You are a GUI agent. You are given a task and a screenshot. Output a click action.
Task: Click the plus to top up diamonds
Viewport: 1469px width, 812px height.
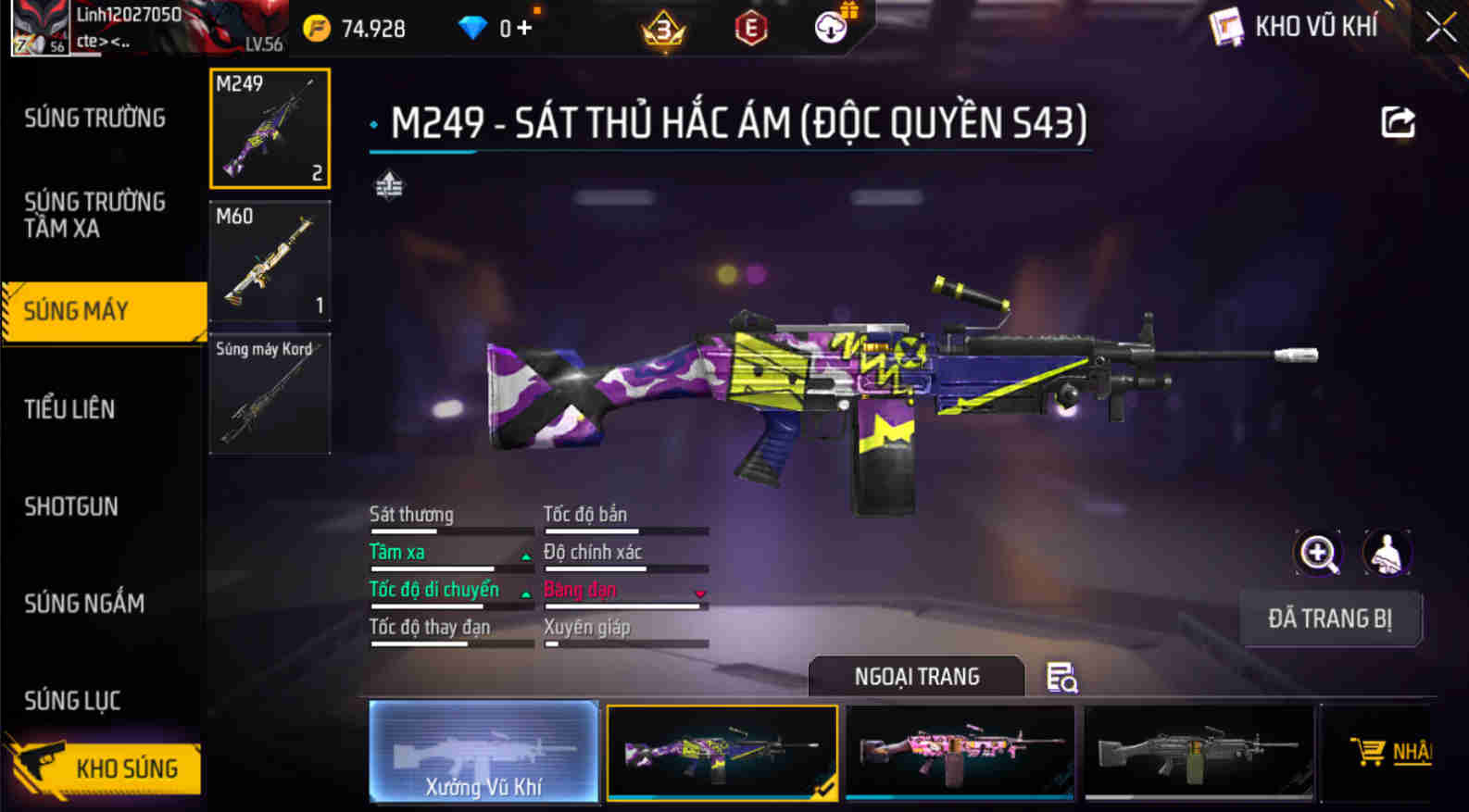click(x=523, y=28)
